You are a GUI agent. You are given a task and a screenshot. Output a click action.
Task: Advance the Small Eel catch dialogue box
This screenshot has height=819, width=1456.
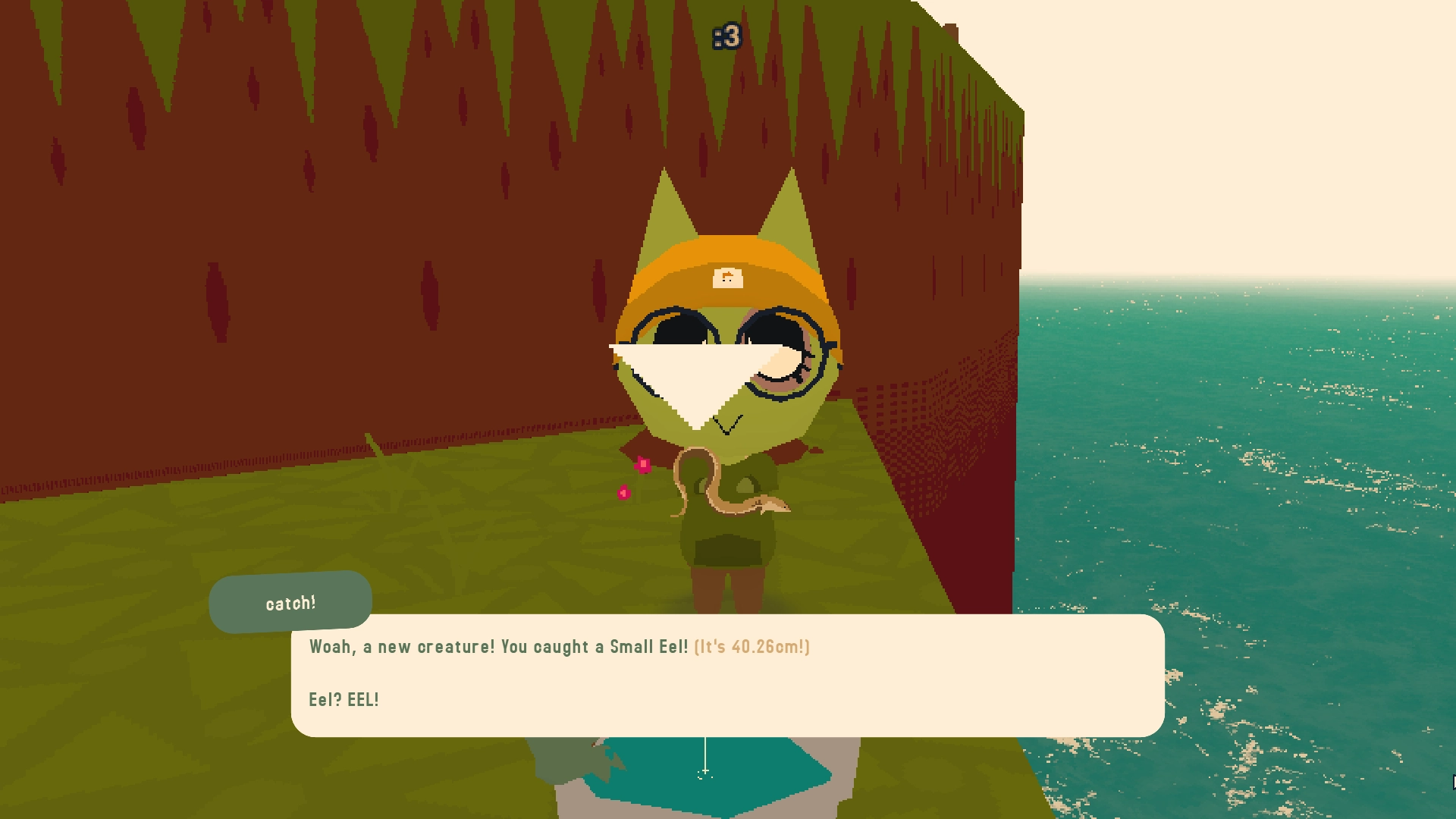tap(727, 675)
